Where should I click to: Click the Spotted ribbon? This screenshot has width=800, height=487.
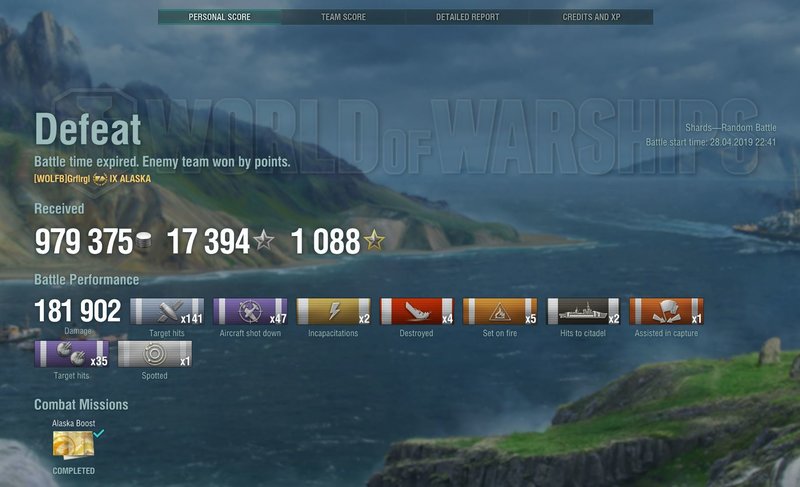tap(154, 354)
